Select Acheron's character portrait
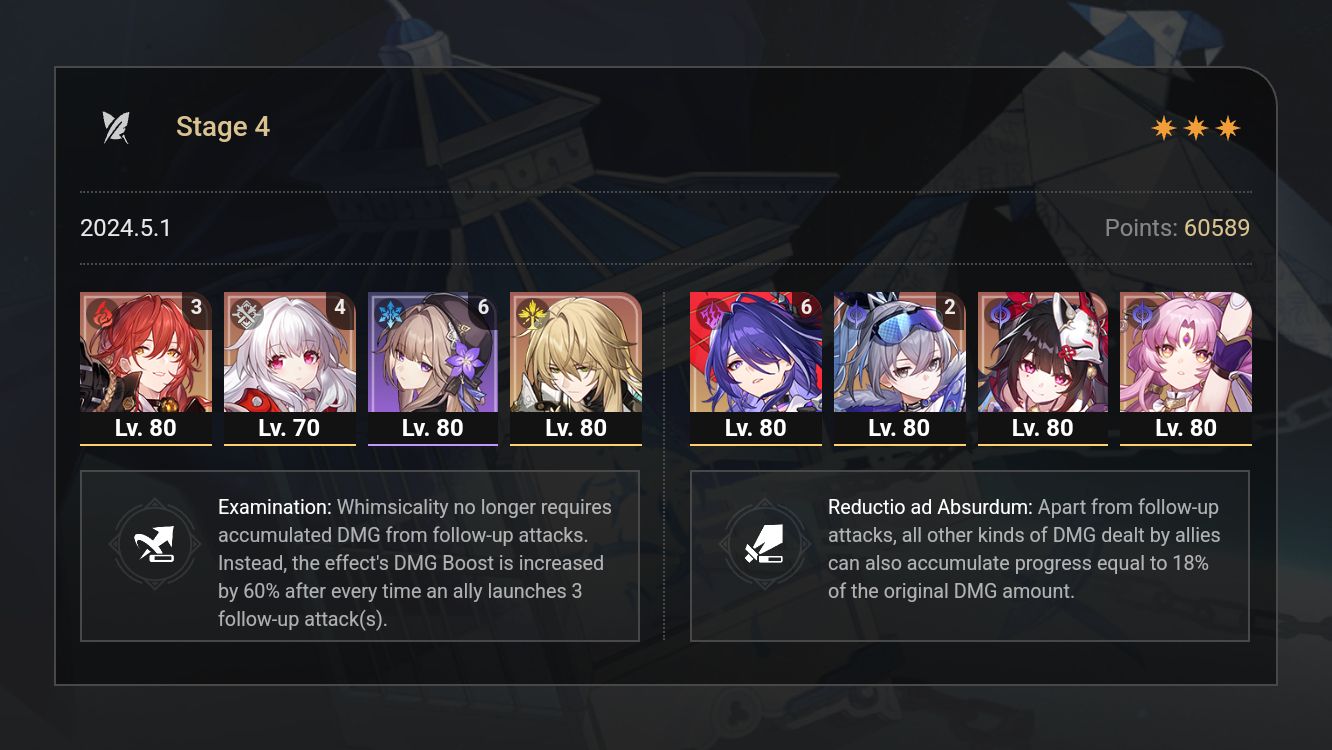 pos(755,355)
